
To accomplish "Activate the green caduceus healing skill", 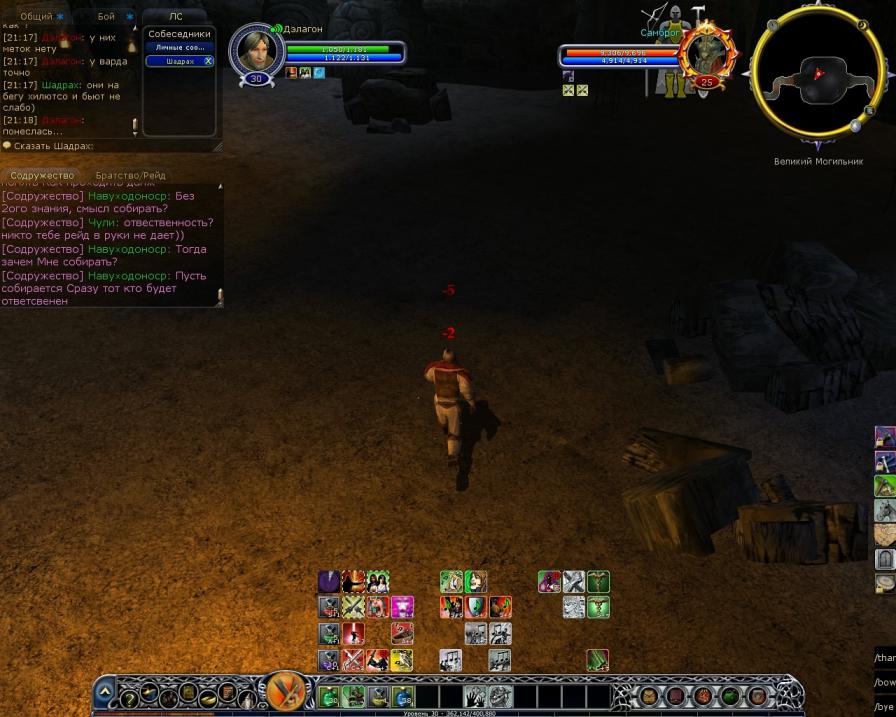I will point(598,582).
